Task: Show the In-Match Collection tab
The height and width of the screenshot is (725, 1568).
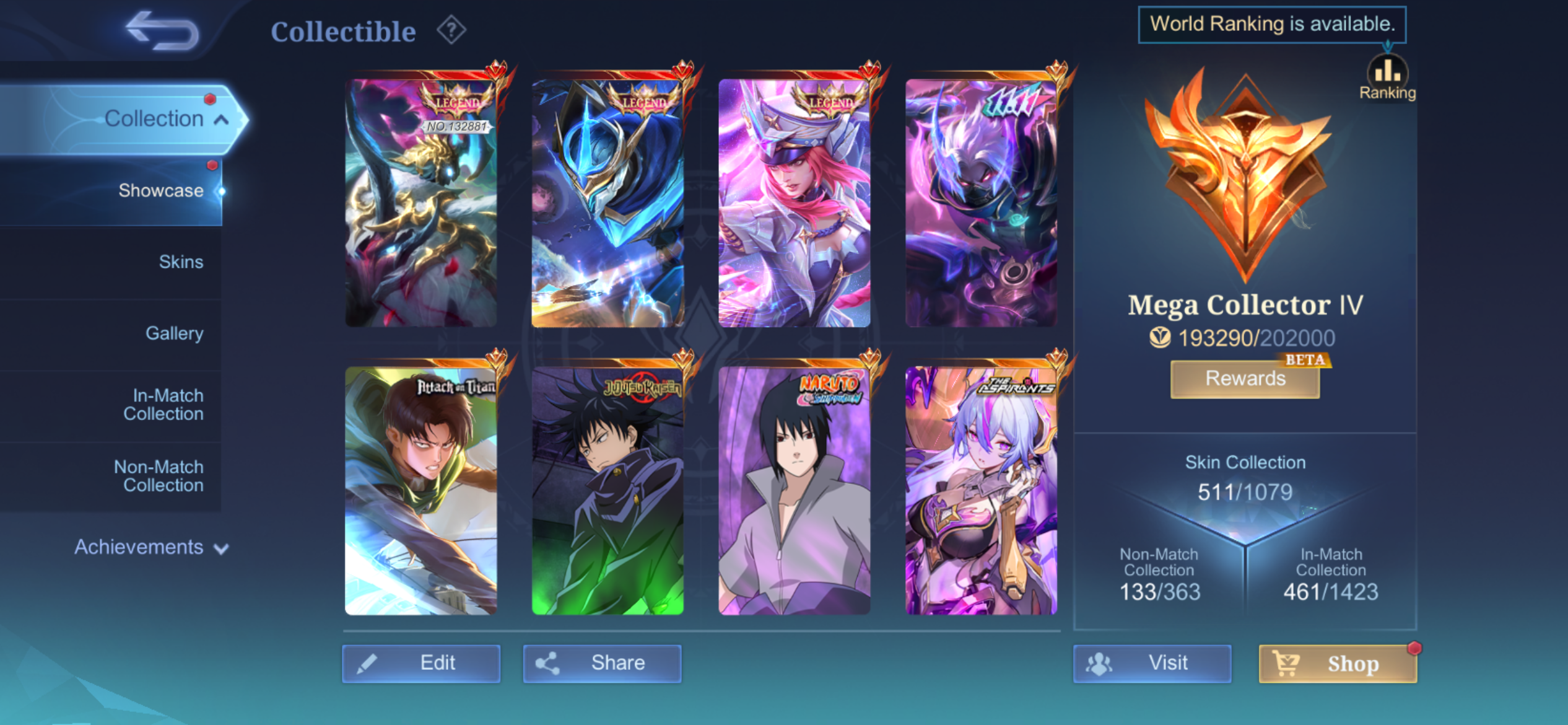Action: 163,405
